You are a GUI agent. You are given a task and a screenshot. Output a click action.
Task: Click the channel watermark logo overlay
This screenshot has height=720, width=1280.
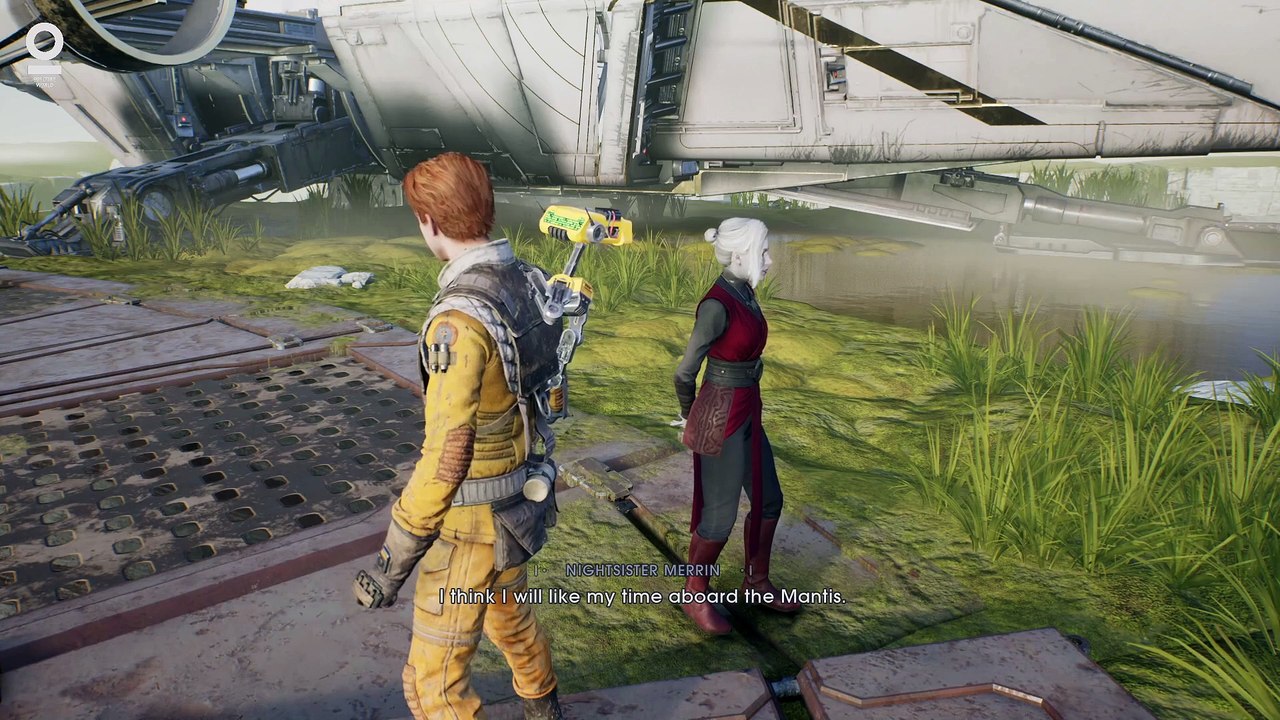(45, 48)
